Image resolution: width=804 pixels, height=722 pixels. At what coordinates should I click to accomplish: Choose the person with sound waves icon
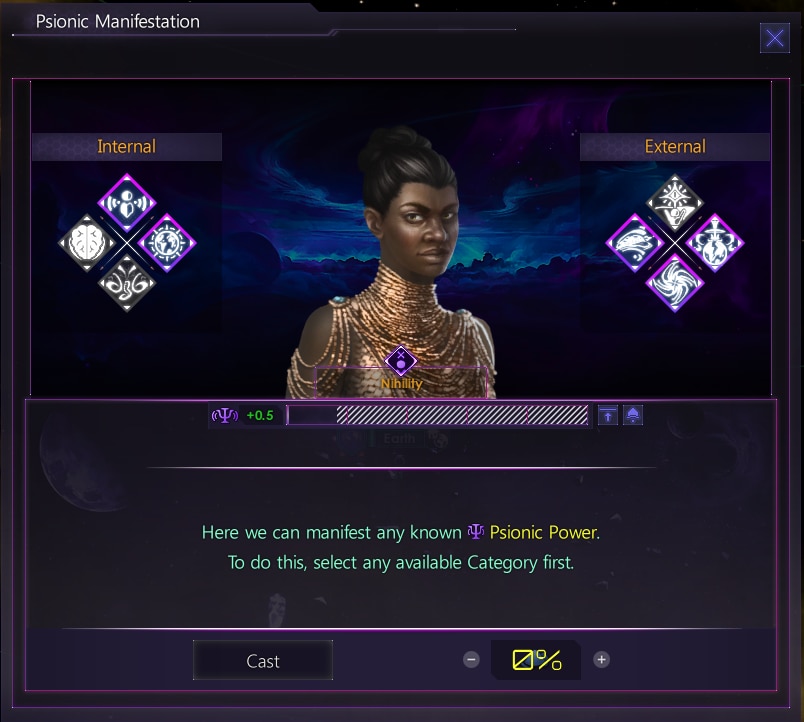(x=127, y=202)
